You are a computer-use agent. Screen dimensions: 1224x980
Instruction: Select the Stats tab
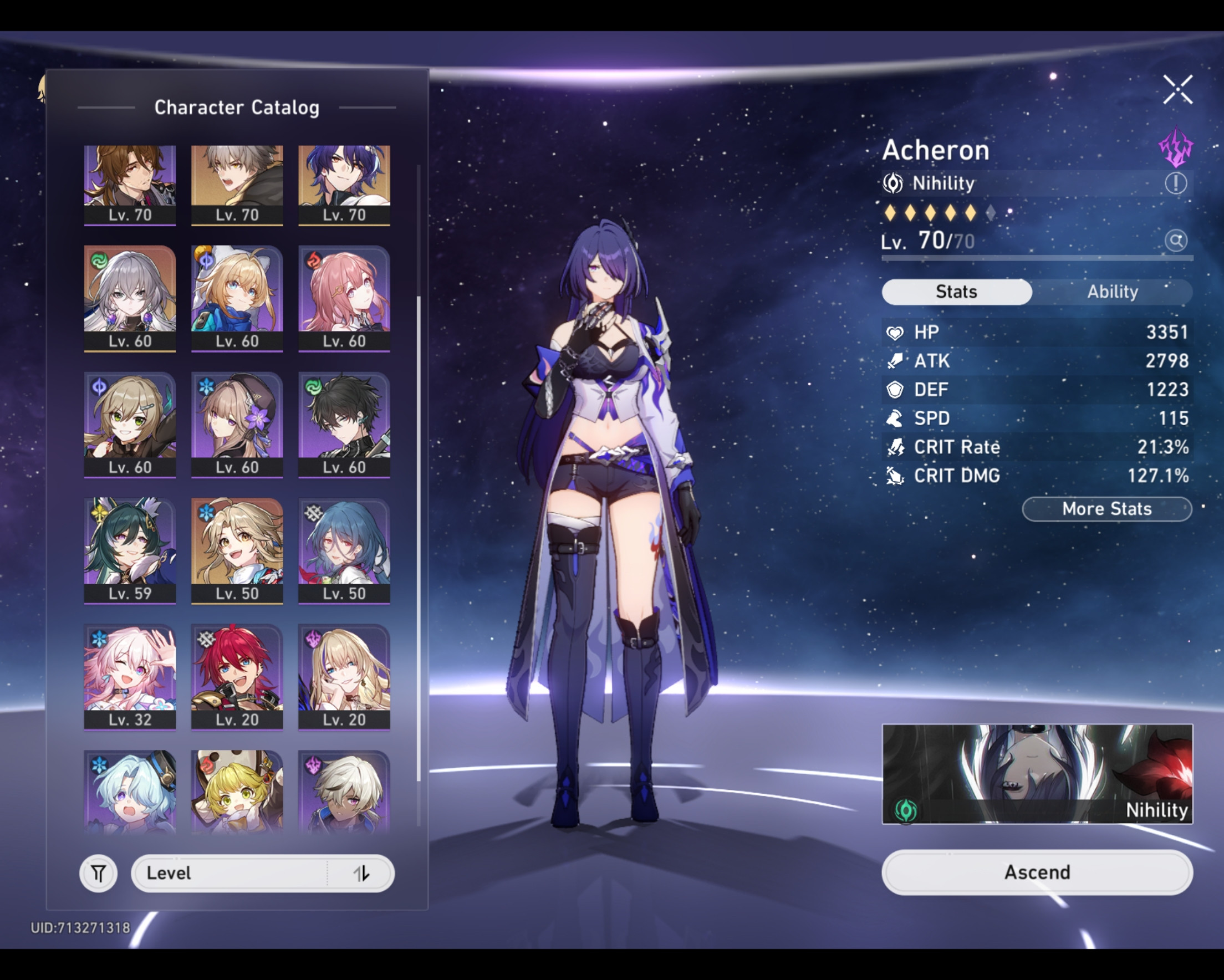point(956,292)
